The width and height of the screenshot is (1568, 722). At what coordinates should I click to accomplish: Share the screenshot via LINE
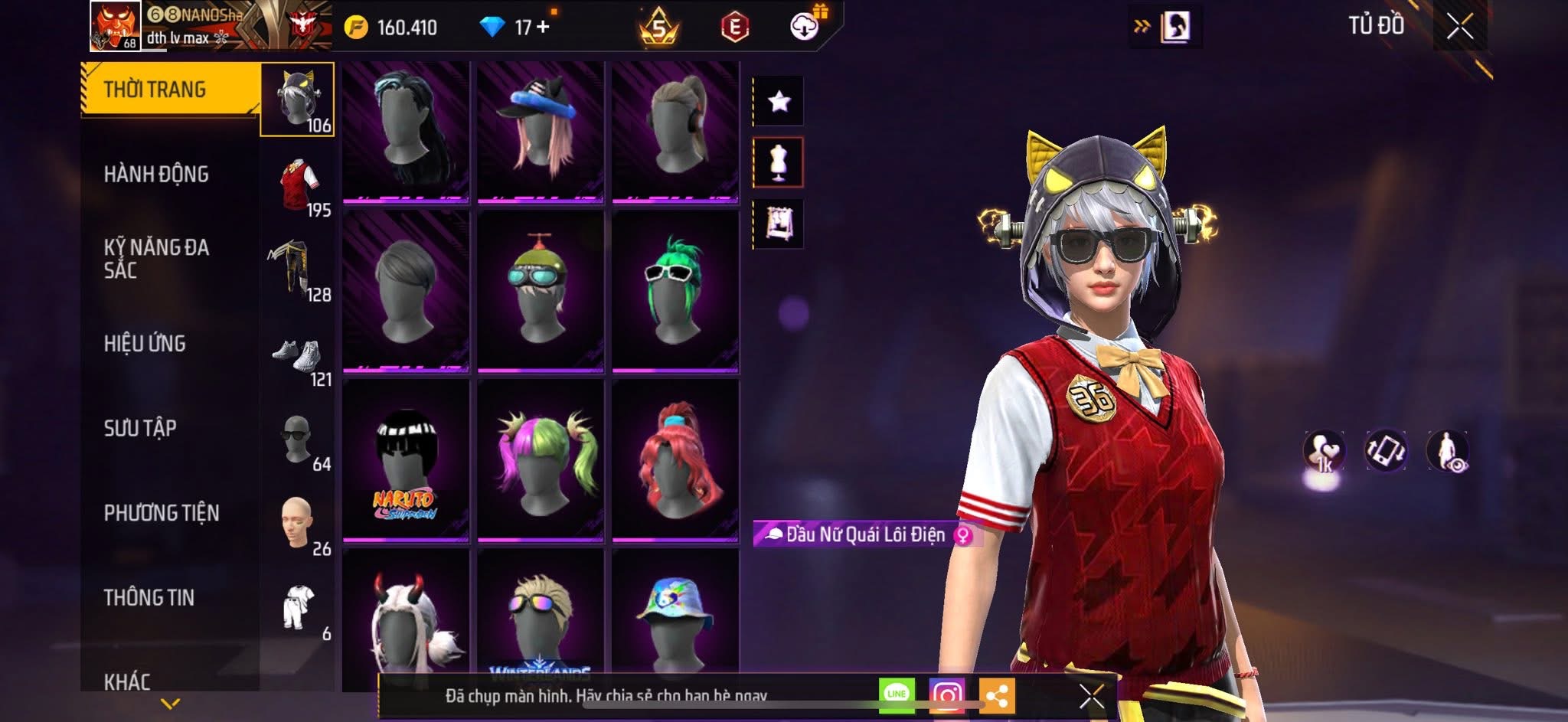pos(897,695)
